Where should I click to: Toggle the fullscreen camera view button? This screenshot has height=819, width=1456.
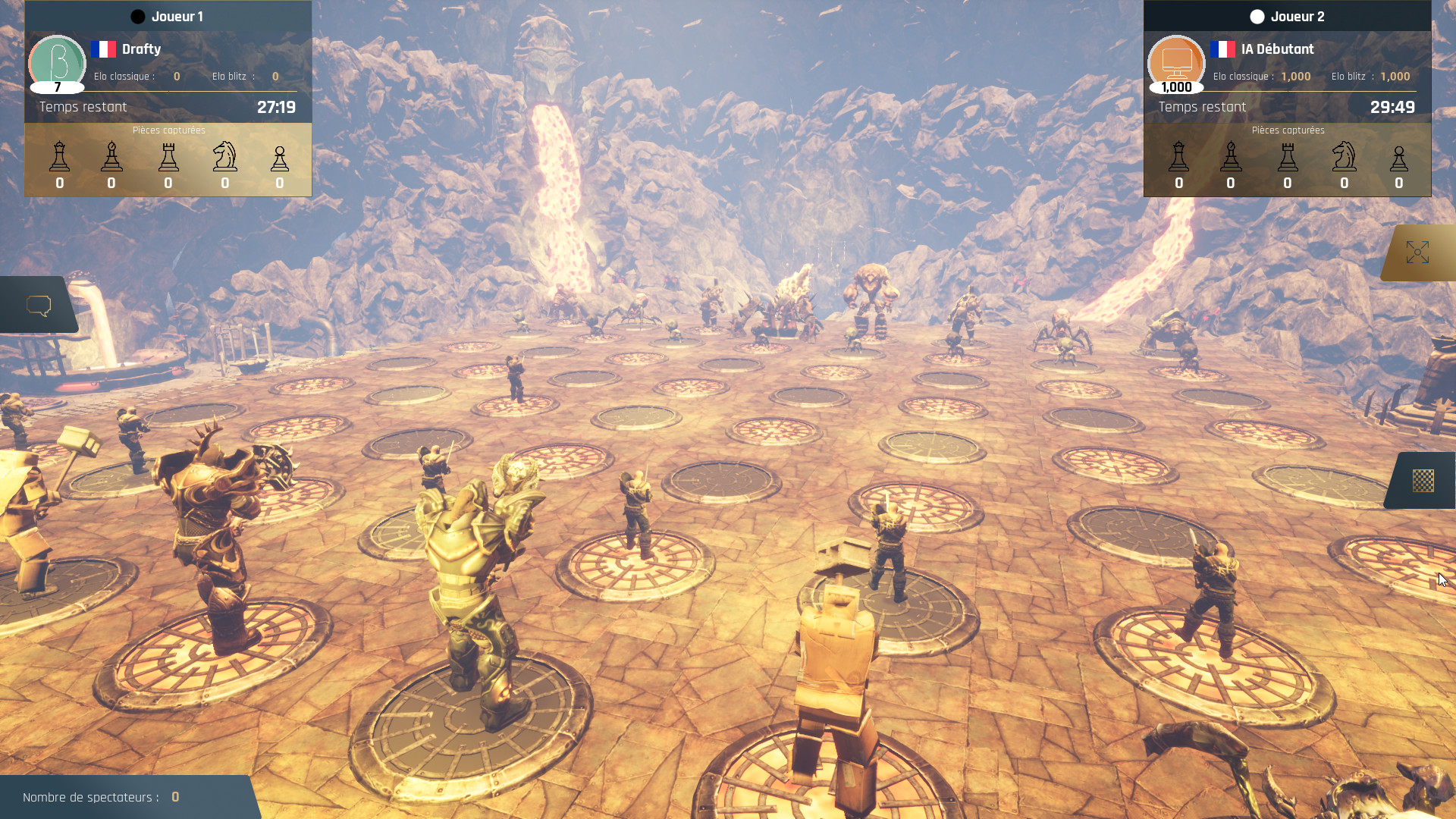tap(1417, 253)
